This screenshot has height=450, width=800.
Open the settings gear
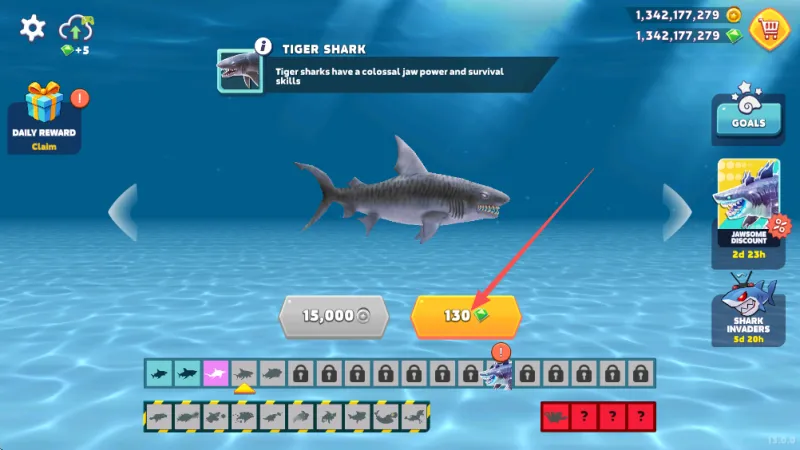pyautogui.click(x=33, y=27)
